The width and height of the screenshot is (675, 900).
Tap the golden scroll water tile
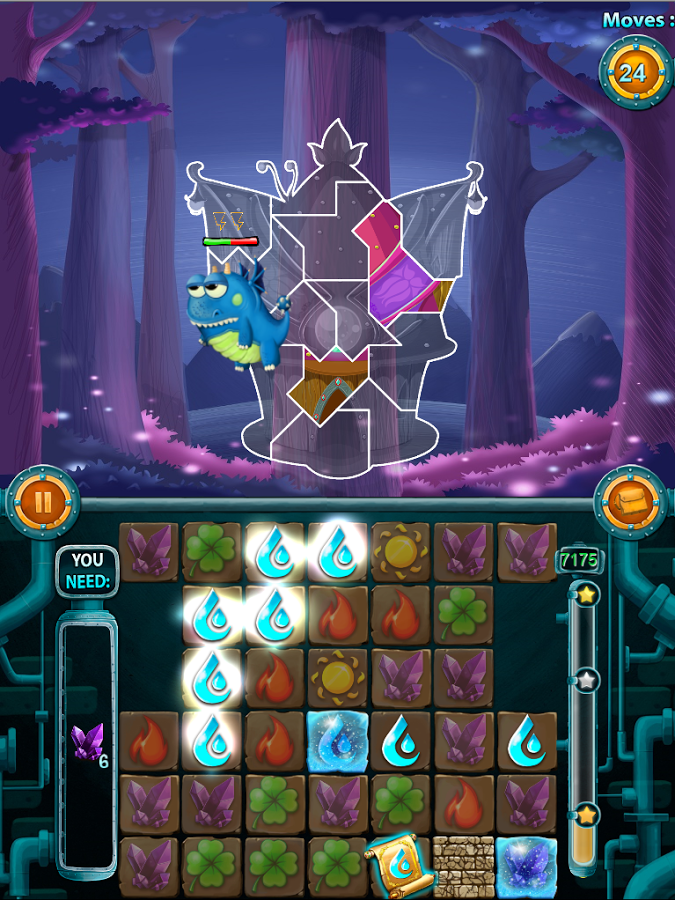point(400,864)
